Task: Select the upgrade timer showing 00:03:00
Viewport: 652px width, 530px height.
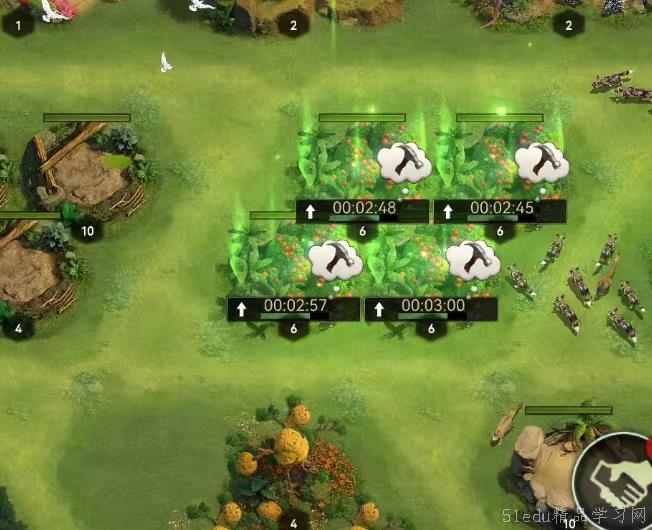Action: (x=431, y=308)
